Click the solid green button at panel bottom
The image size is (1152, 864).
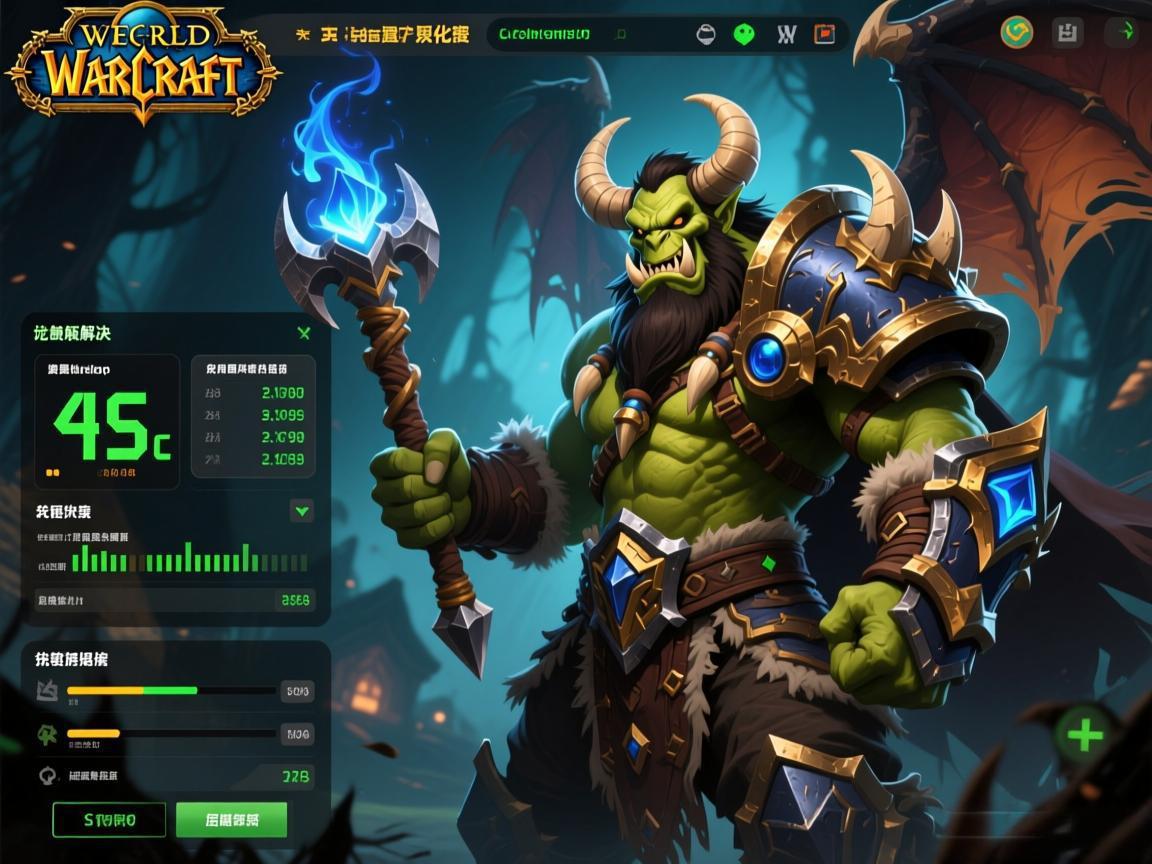click(x=231, y=820)
